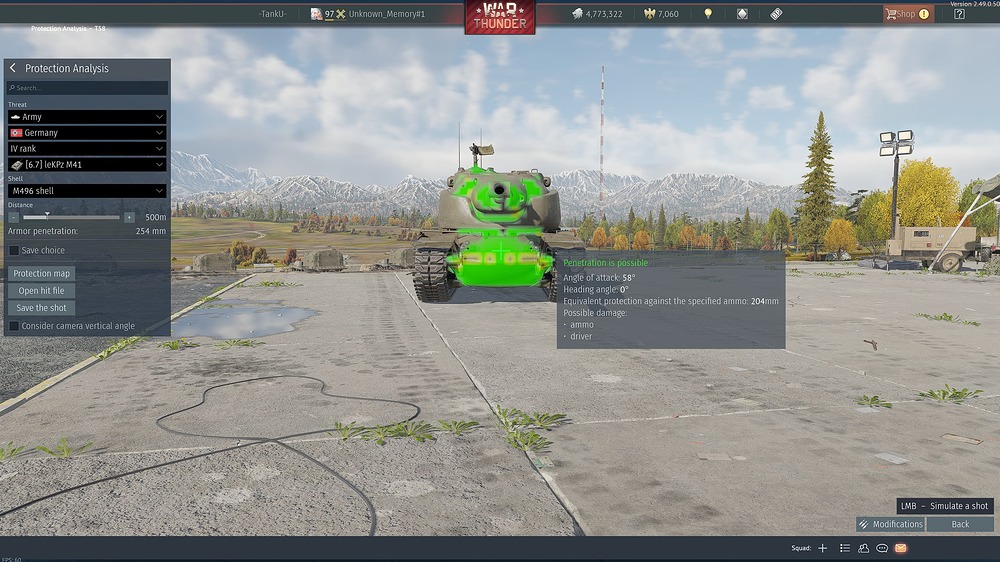Screen dimensions: 1000x562
Task: Open the Germany nation dropdown
Action: pyautogui.click(x=87, y=133)
